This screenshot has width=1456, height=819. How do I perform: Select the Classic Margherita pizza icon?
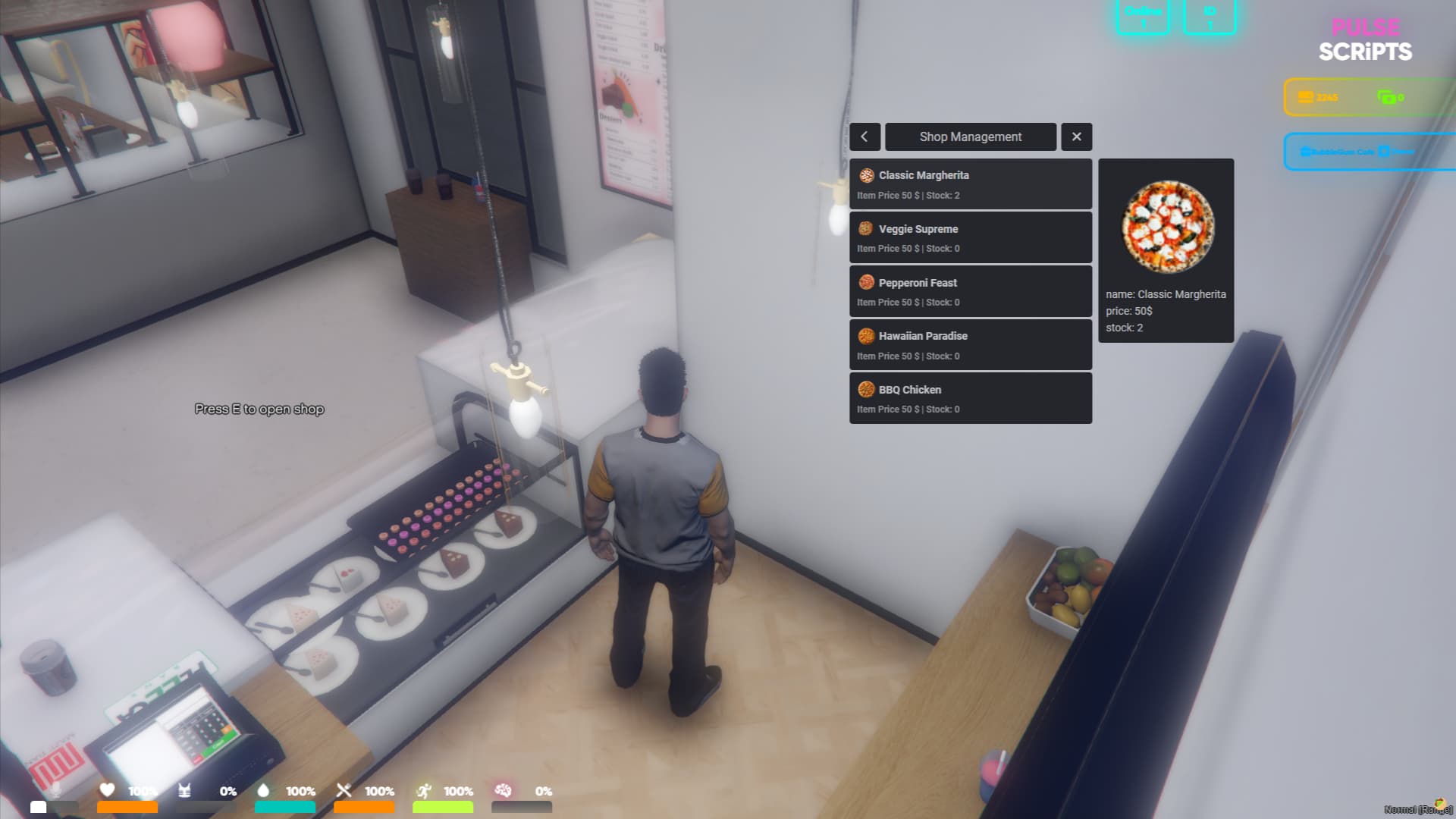tap(864, 175)
